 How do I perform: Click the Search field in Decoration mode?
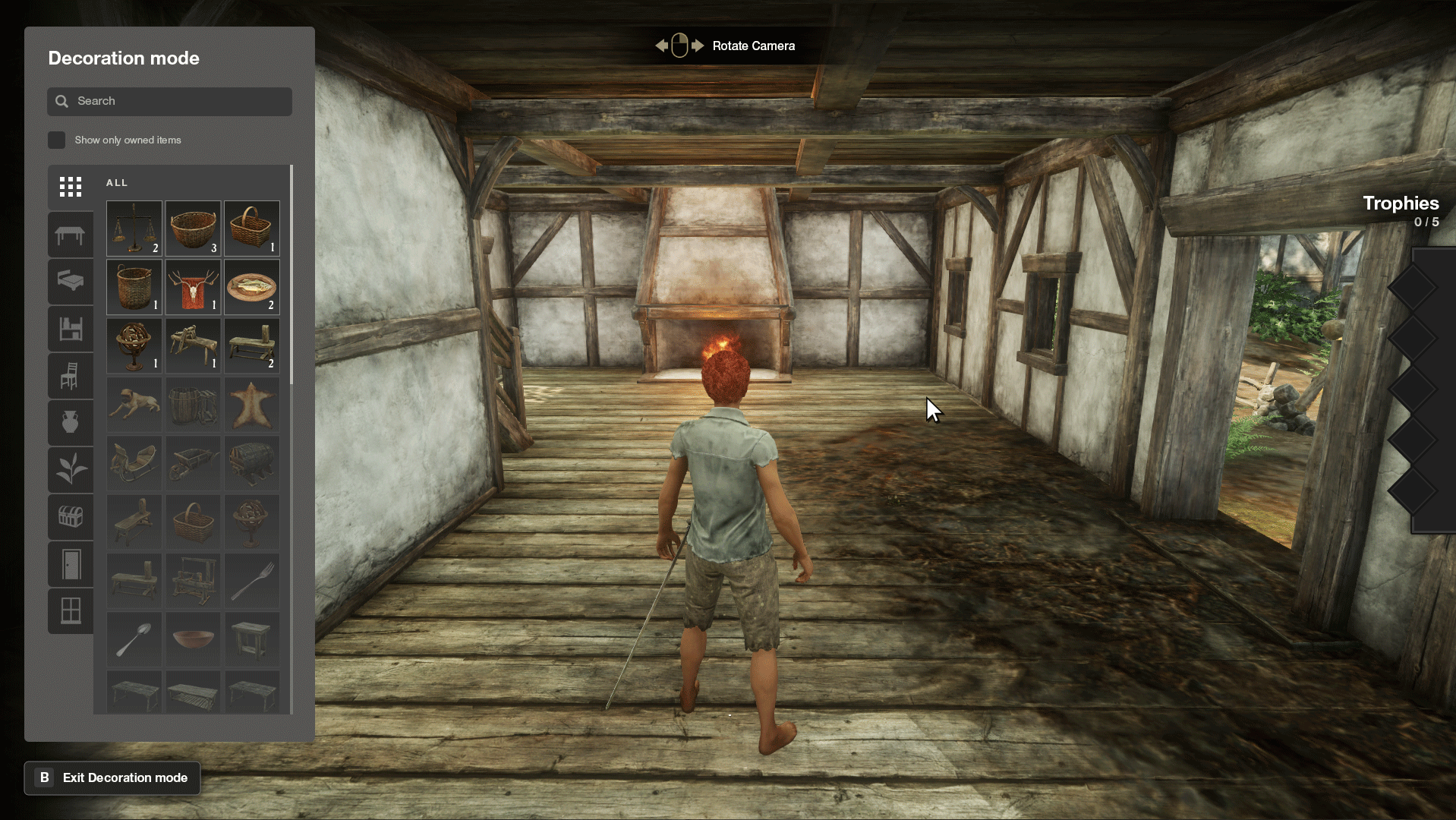(169, 101)
